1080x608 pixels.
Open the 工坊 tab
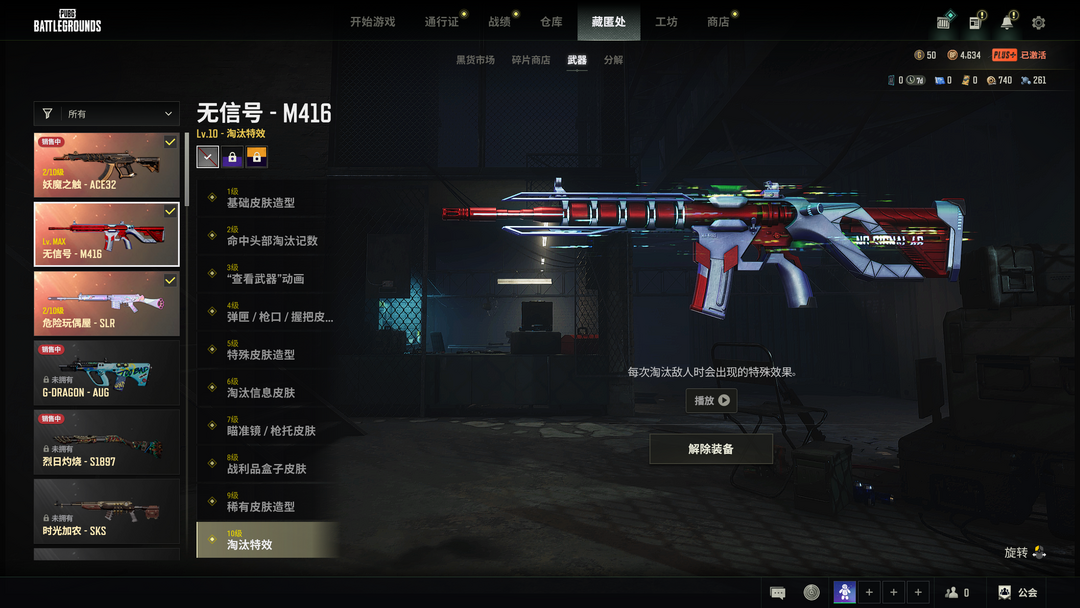click(x=666, y=22)
